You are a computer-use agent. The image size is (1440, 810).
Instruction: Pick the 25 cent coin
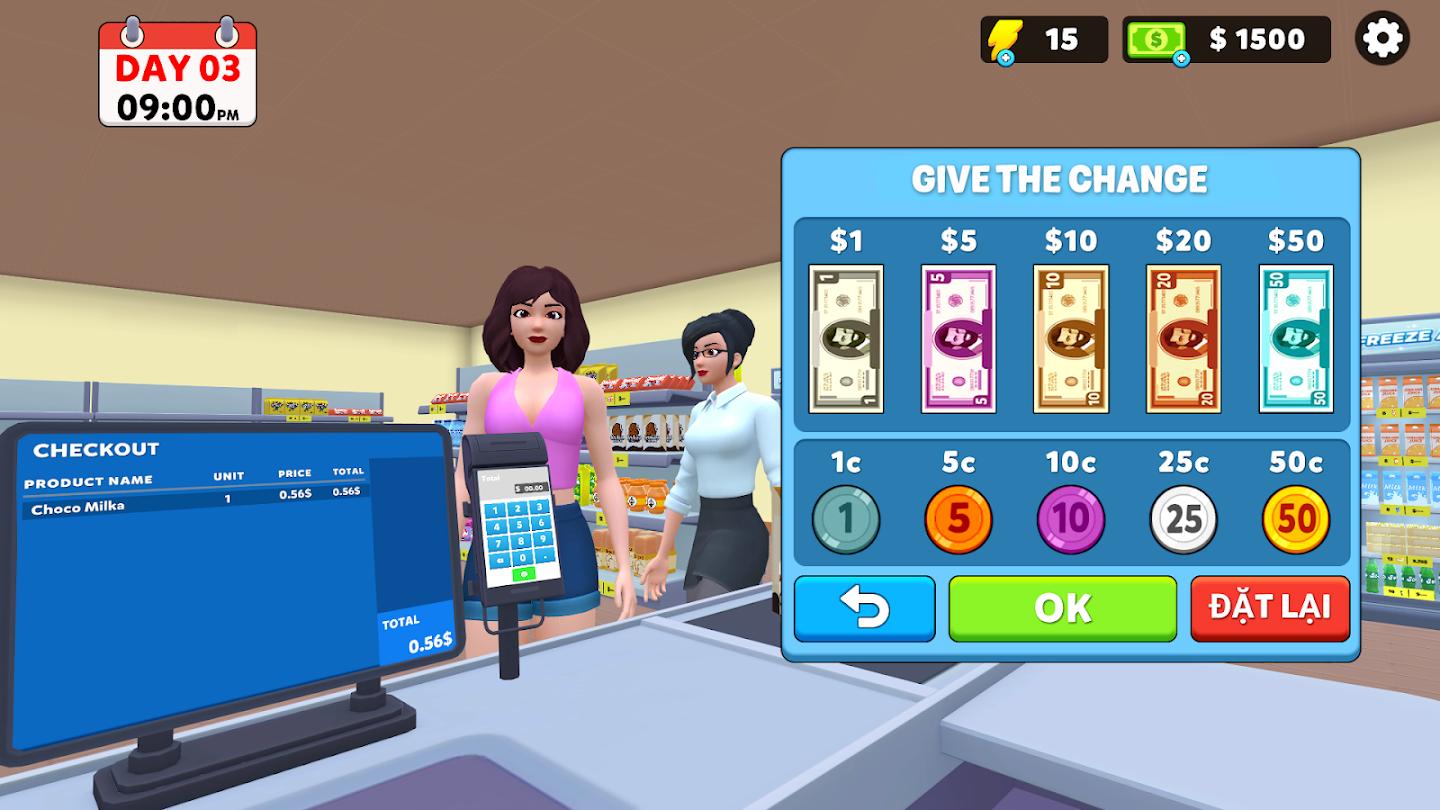(1183, 518)
